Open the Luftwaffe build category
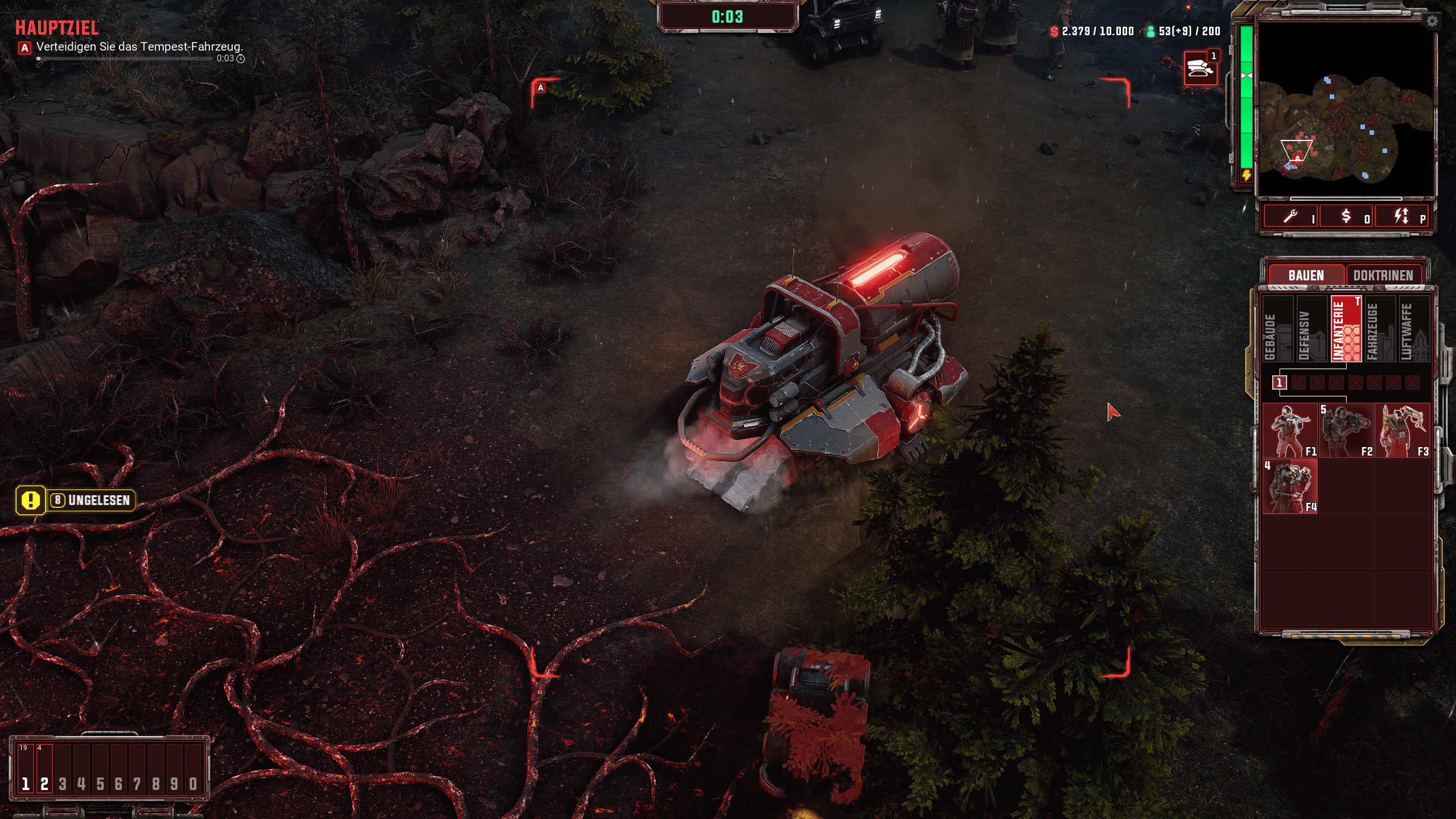Image resolution: width=1456 pixels, height=819 pixels. 1413,329
